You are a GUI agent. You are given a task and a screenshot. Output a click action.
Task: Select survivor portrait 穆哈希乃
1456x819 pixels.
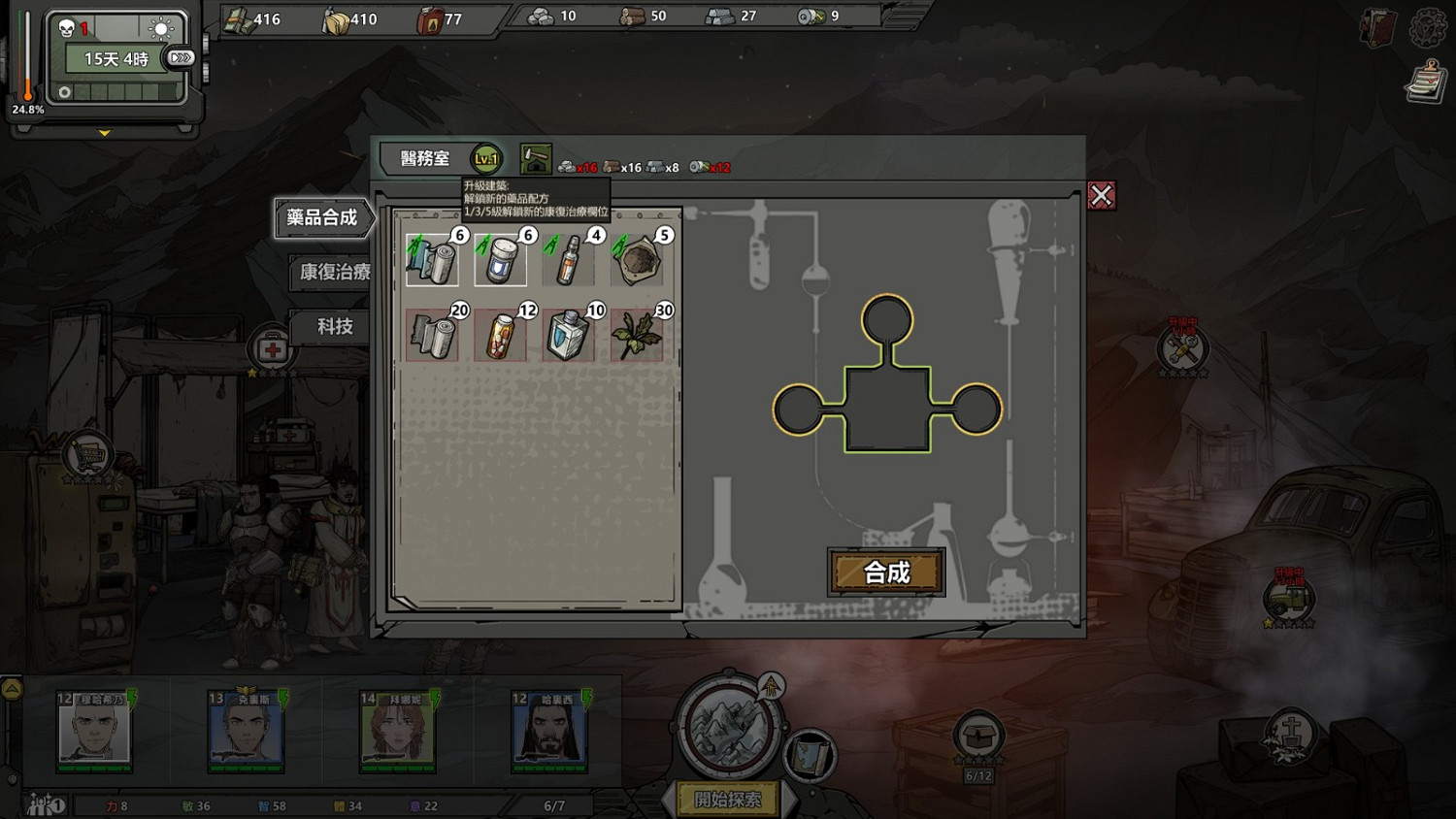(94, 732)
